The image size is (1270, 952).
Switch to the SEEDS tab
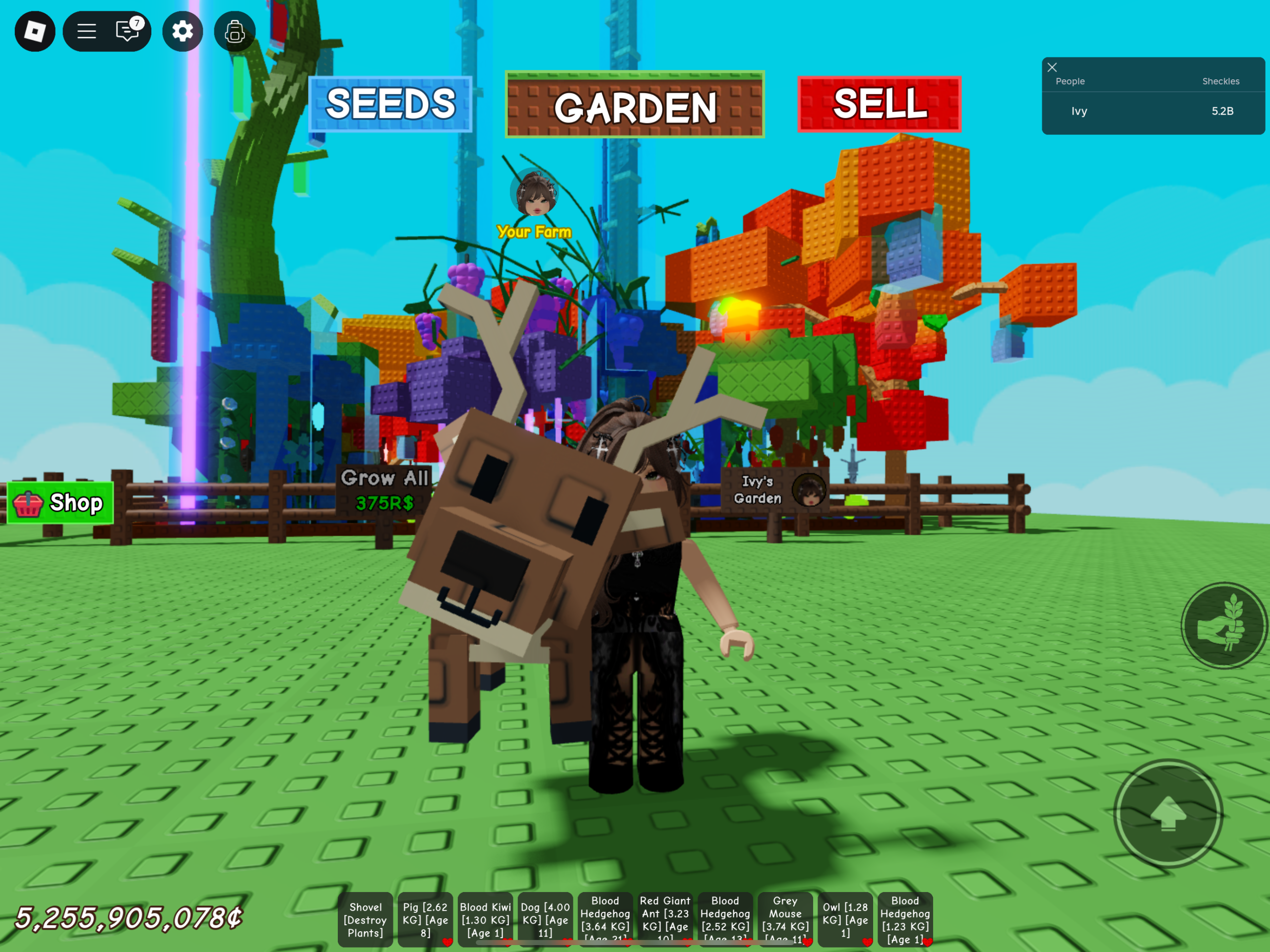click(391, 106)
